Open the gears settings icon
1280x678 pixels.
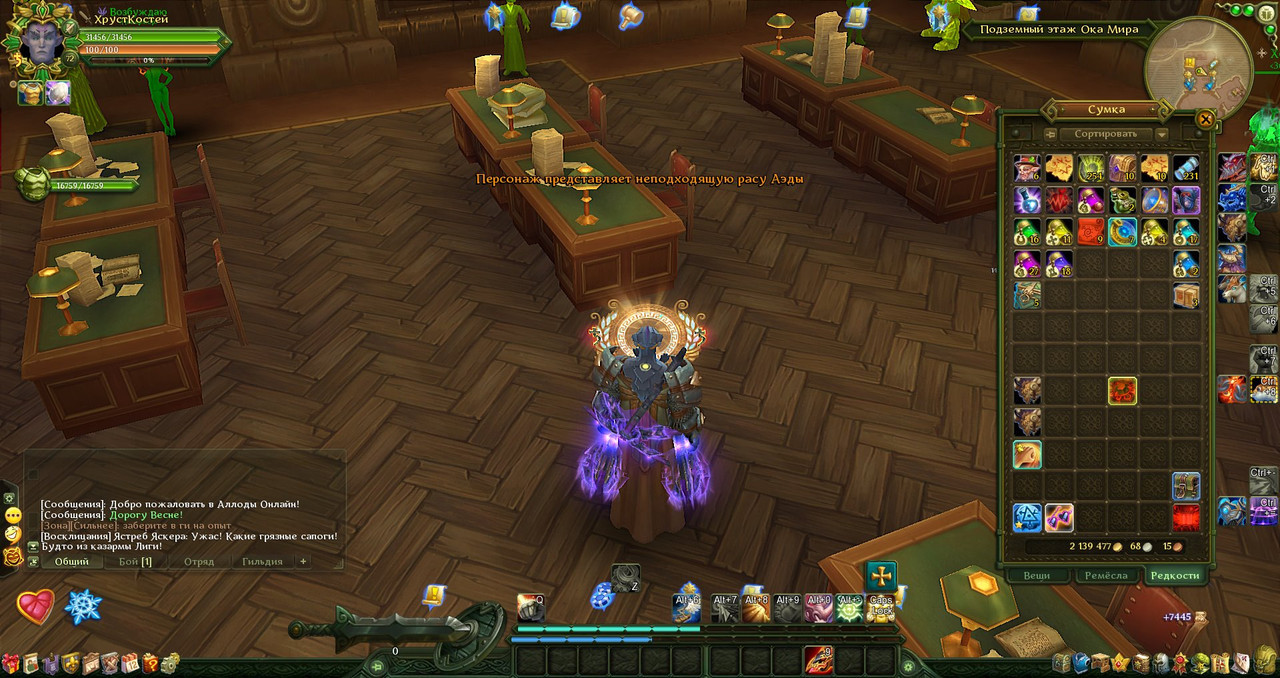pos(171,663)
